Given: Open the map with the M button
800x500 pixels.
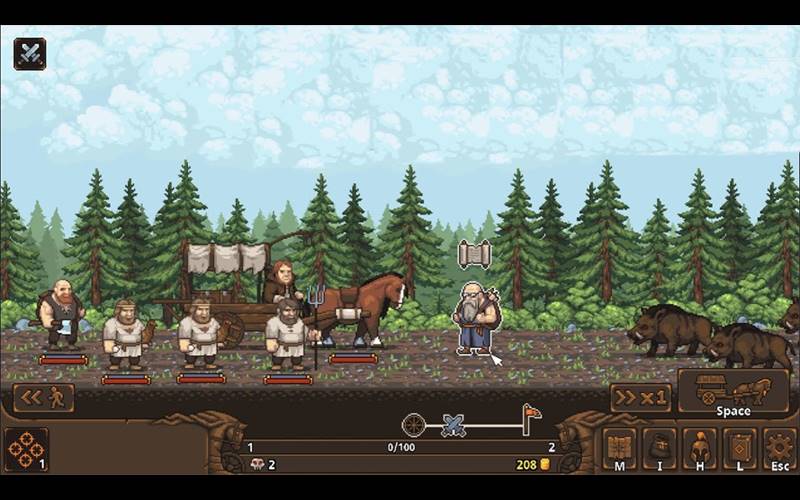Looking at the screenshot, I should click(619, 449).
